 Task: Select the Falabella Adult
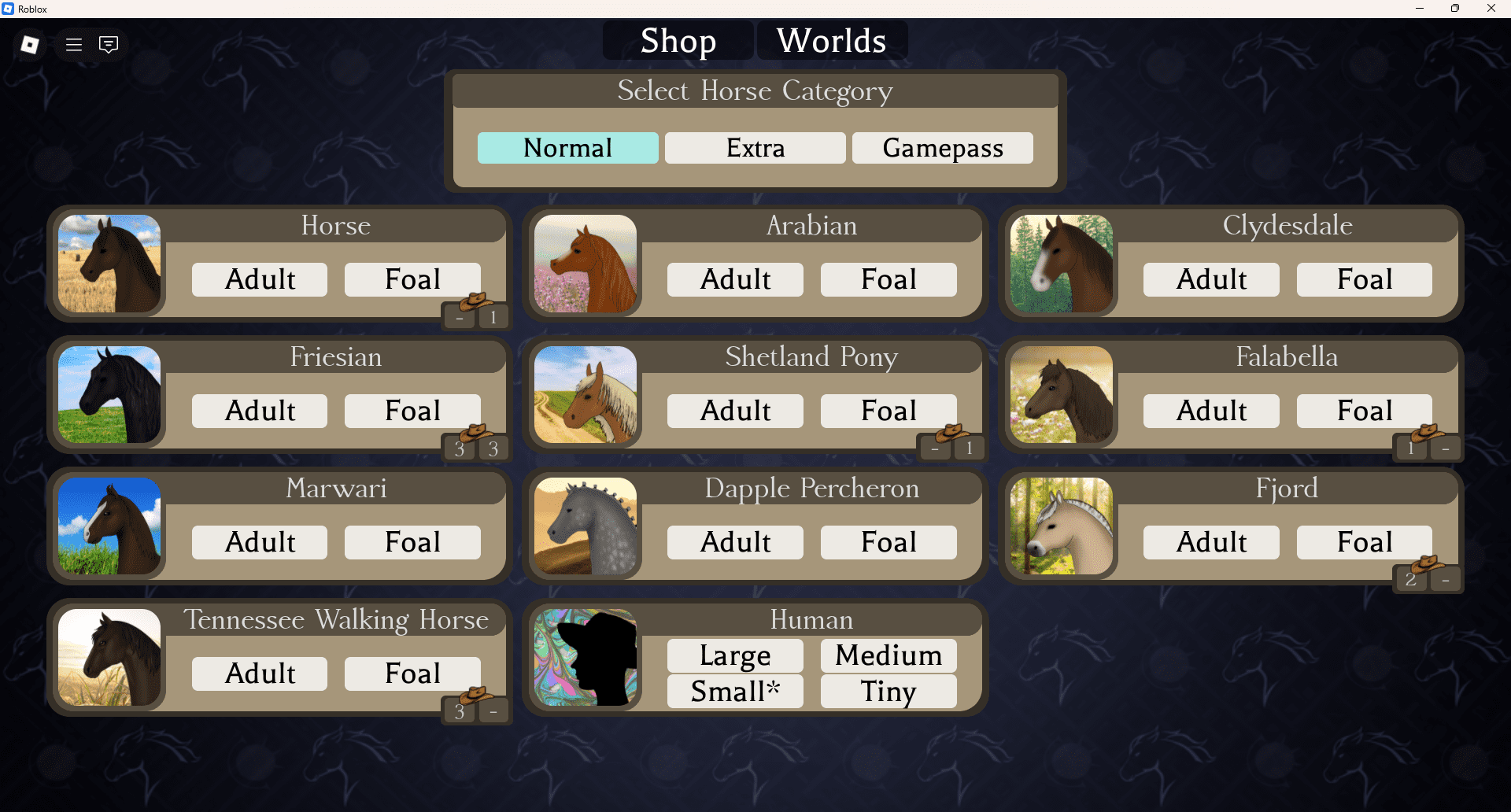1211,411
